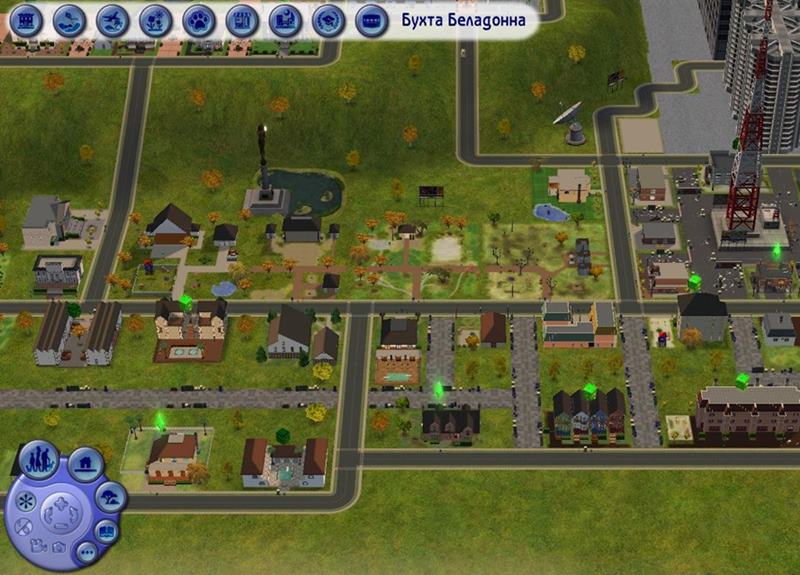Select the shop storefront icon in top bar

(241, 19)
